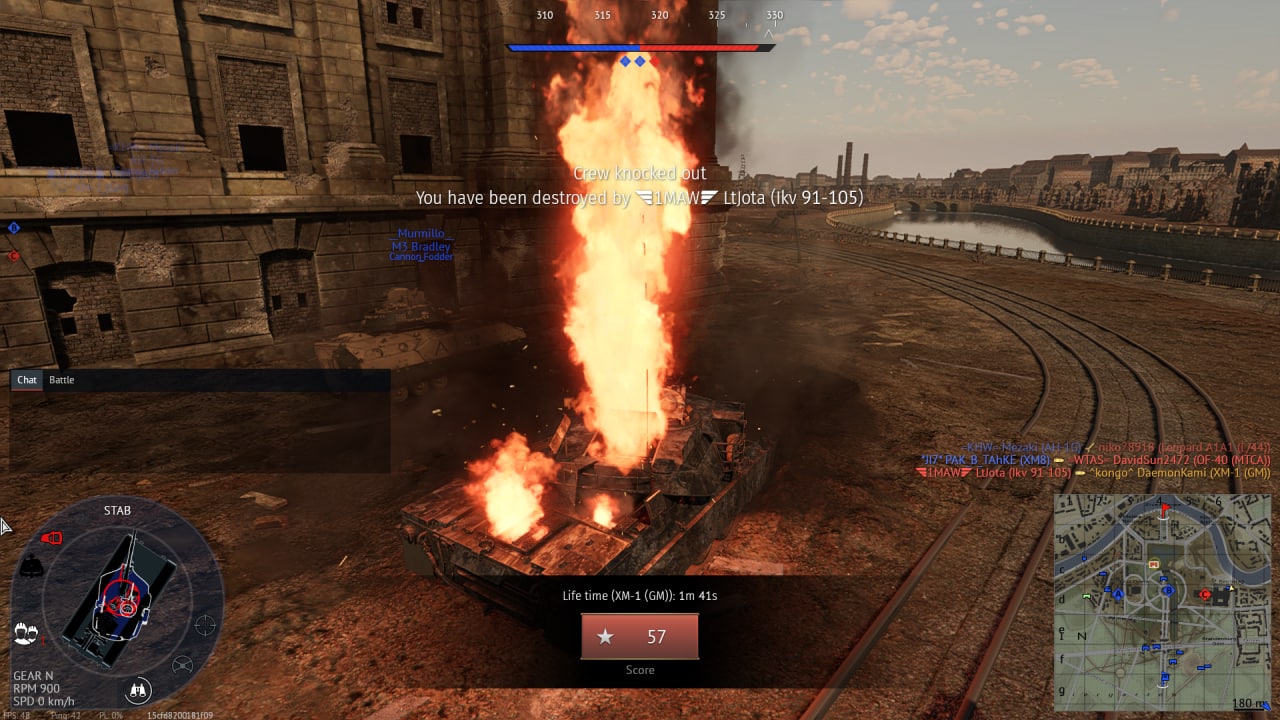
Task: Click the red engine status icon
Action: click(x=51, y=538)
